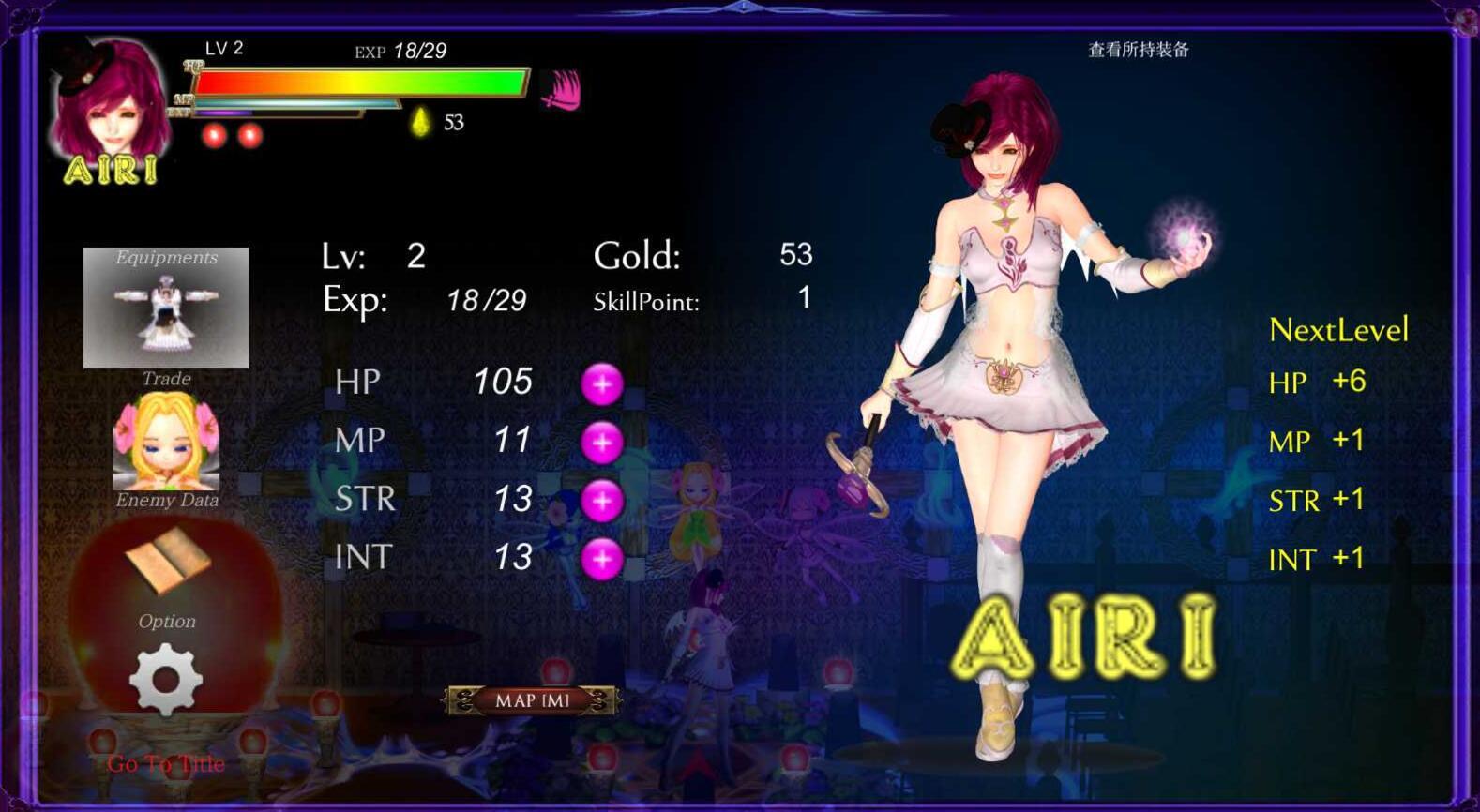The width and height of the screenshot is (1480, 812).
Task: Select Go To Title
Action: tap(167, 763)
